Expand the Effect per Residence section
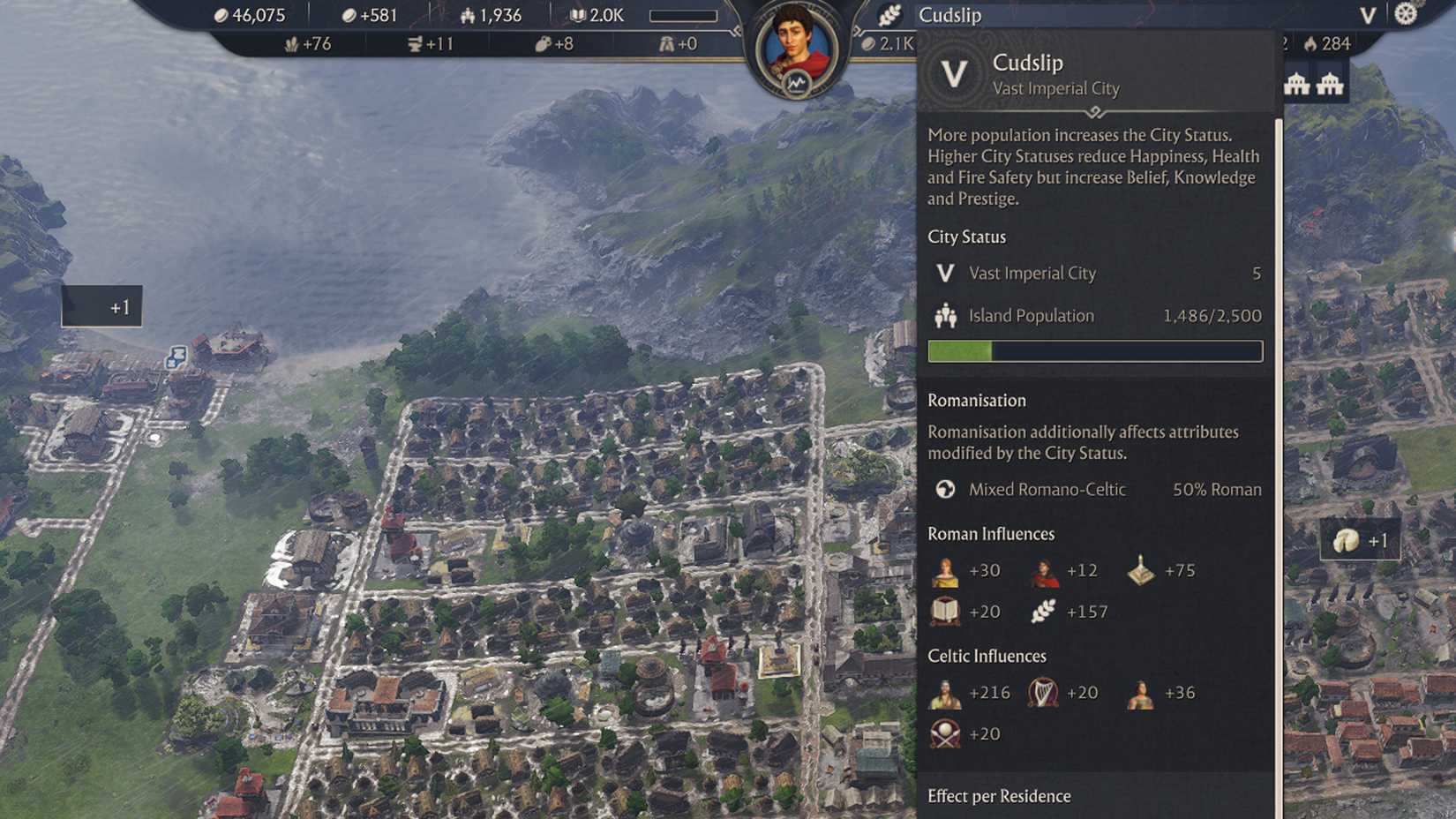Viewport: 1456px width, 819px height. coord(999,796)
